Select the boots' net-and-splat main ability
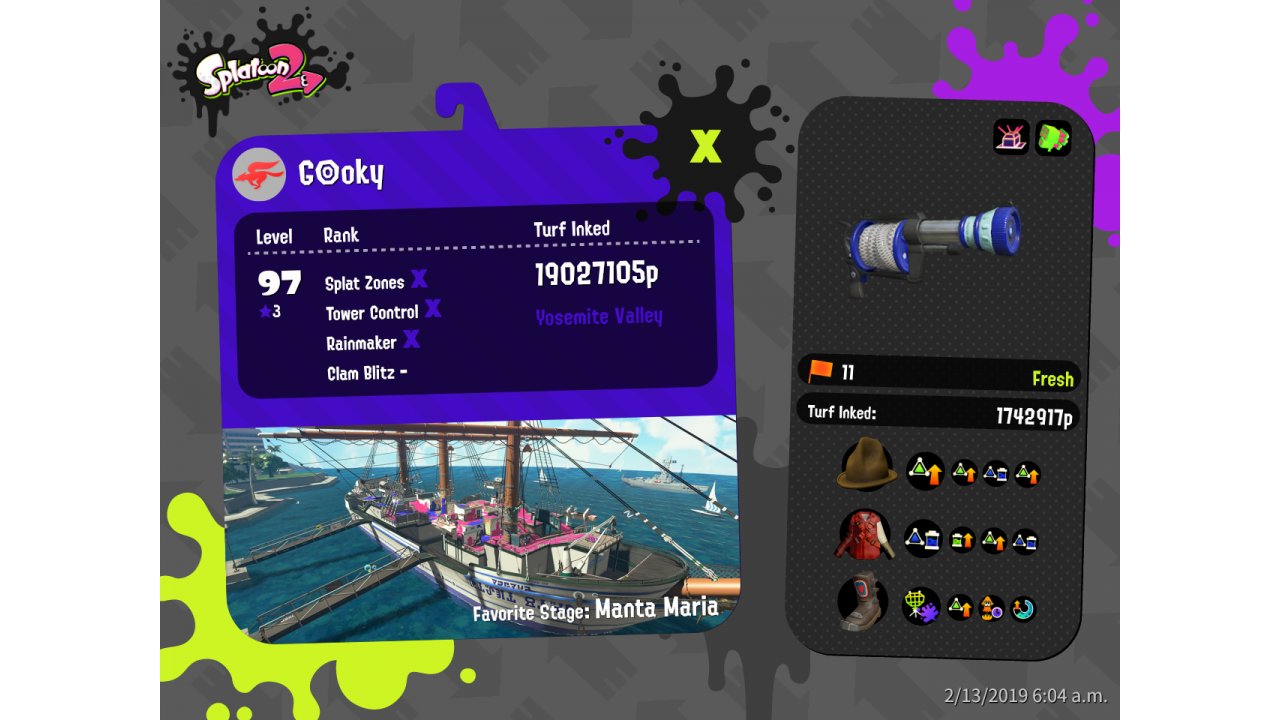The height and width of the screenshot is (720, 1280). [x=920, y=606]
